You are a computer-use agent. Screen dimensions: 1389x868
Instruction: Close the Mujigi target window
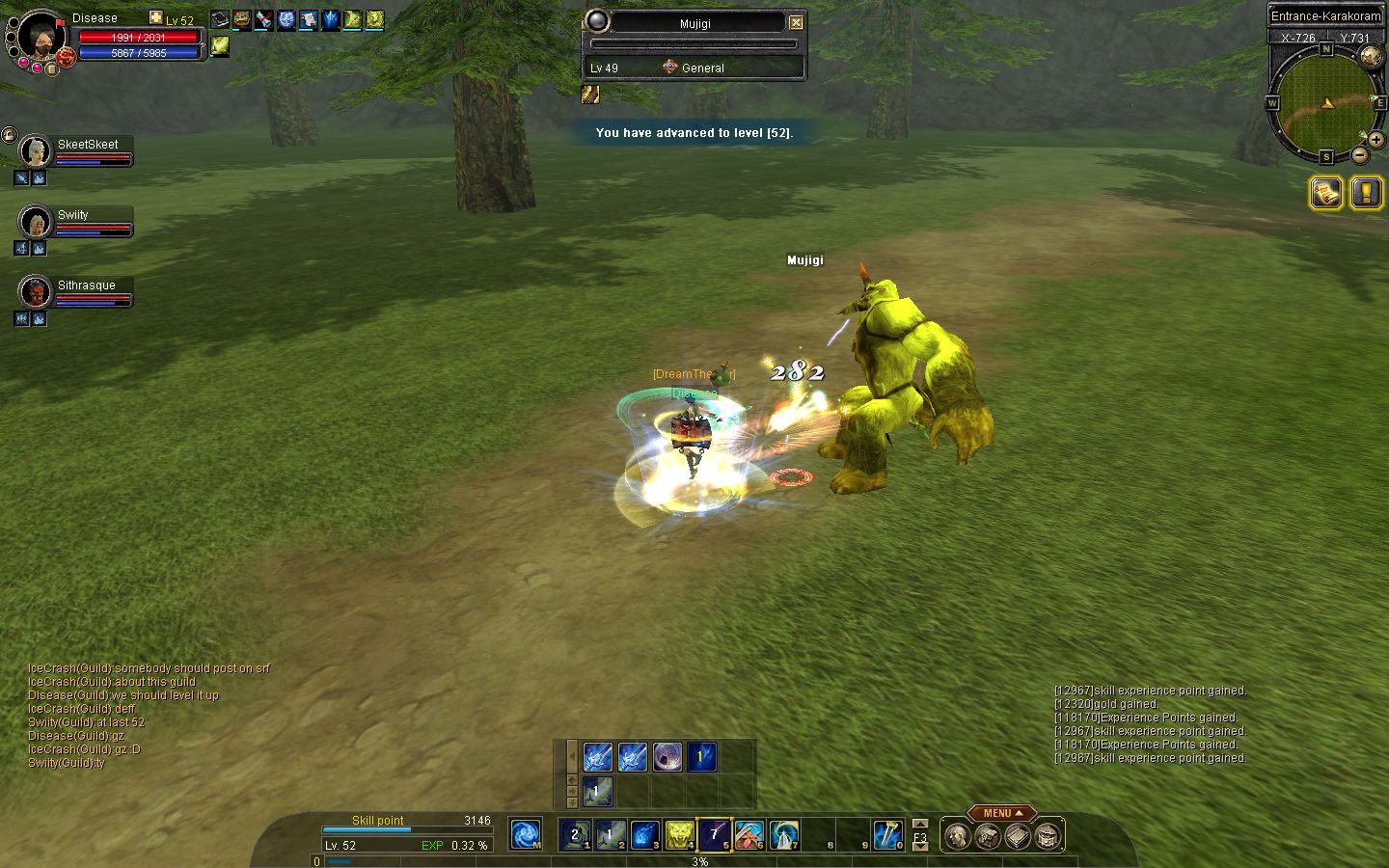[796, 23]
